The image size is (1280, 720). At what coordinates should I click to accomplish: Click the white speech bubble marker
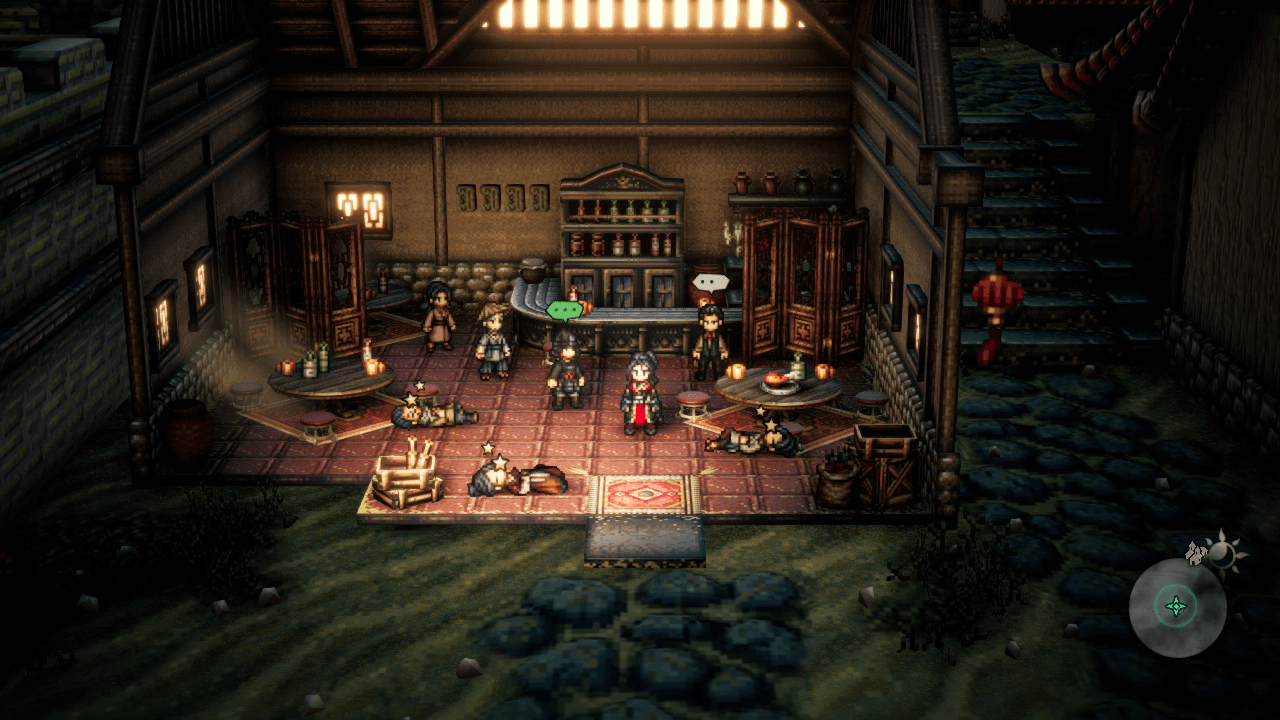[710, 283]
